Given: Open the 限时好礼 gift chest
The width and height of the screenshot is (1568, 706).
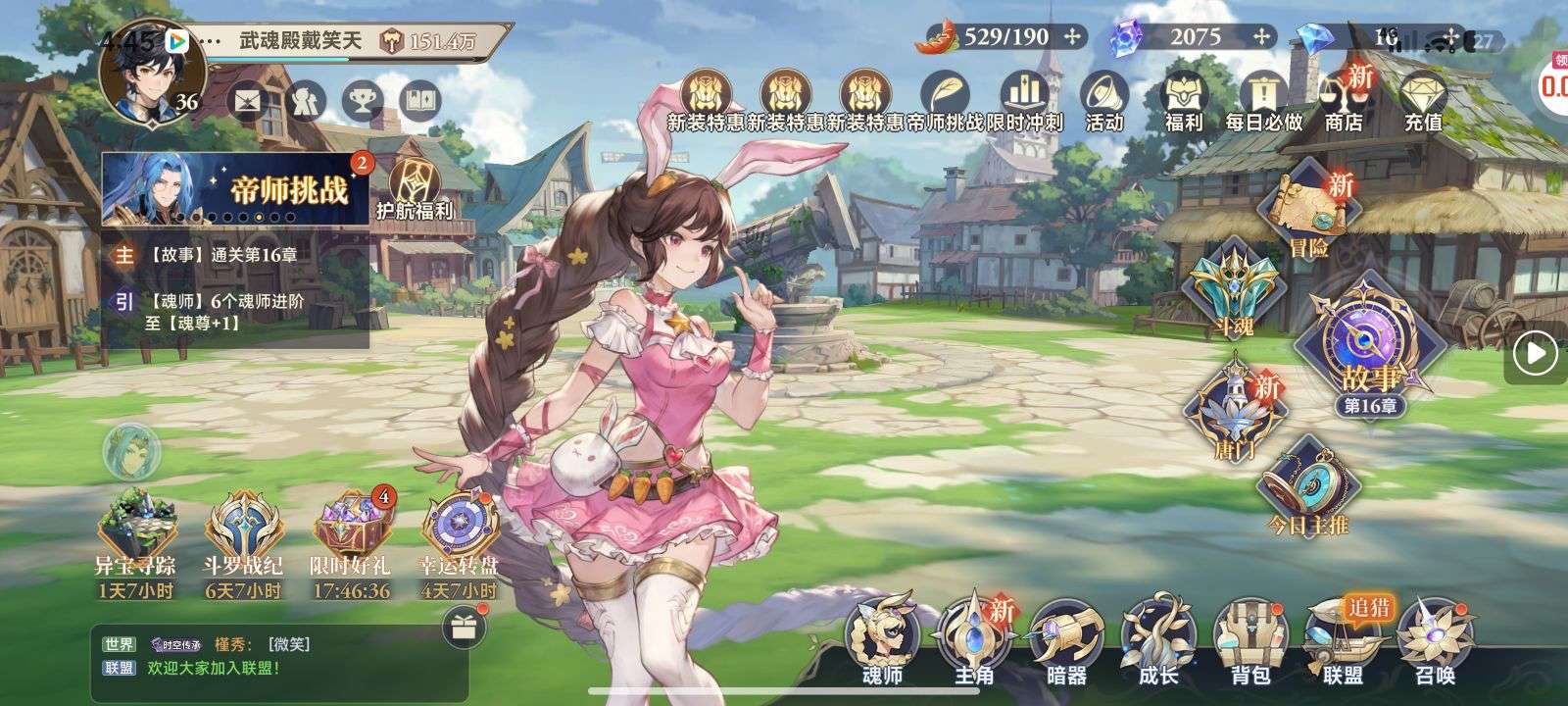Looking at the screenshot, I should click(x=351, y=544).
